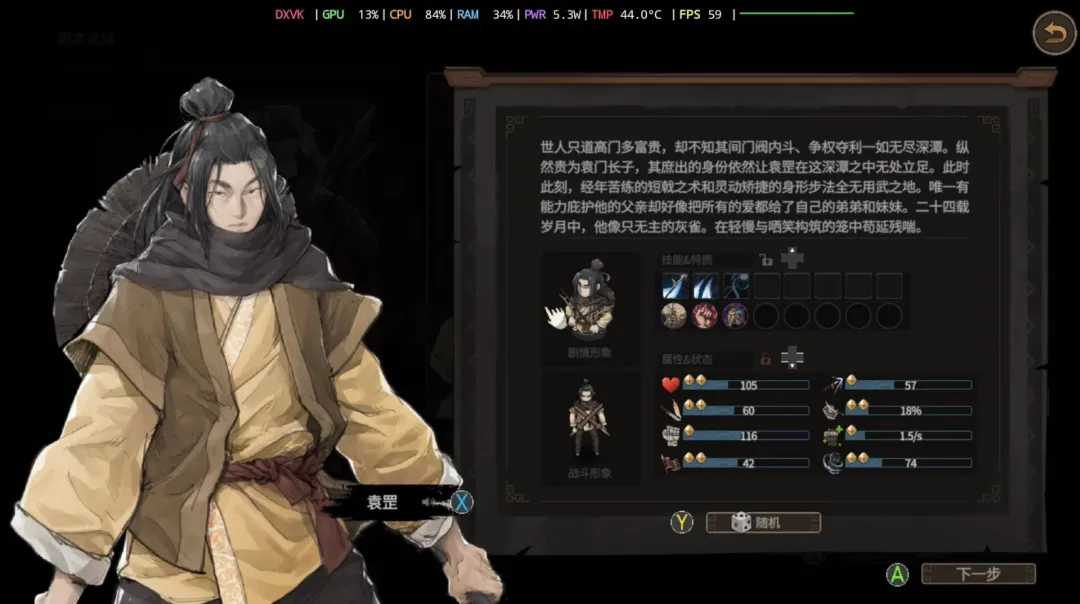Select the double claw slash skill icon
Screen dimensions: 1080x604
[x=705, y=286]
